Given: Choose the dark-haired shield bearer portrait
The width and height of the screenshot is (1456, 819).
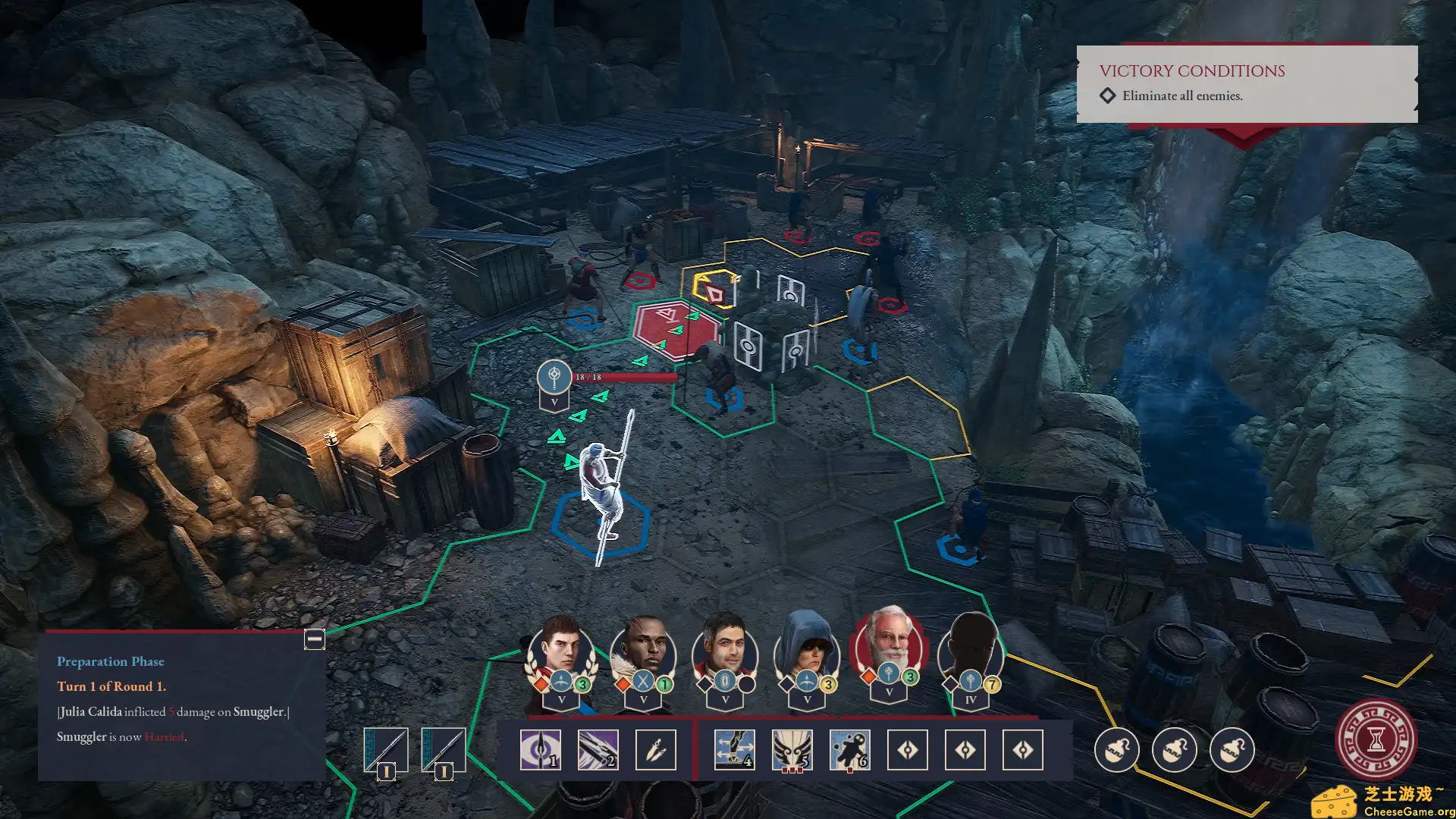Looking at the screenshot, I should 725,652.
